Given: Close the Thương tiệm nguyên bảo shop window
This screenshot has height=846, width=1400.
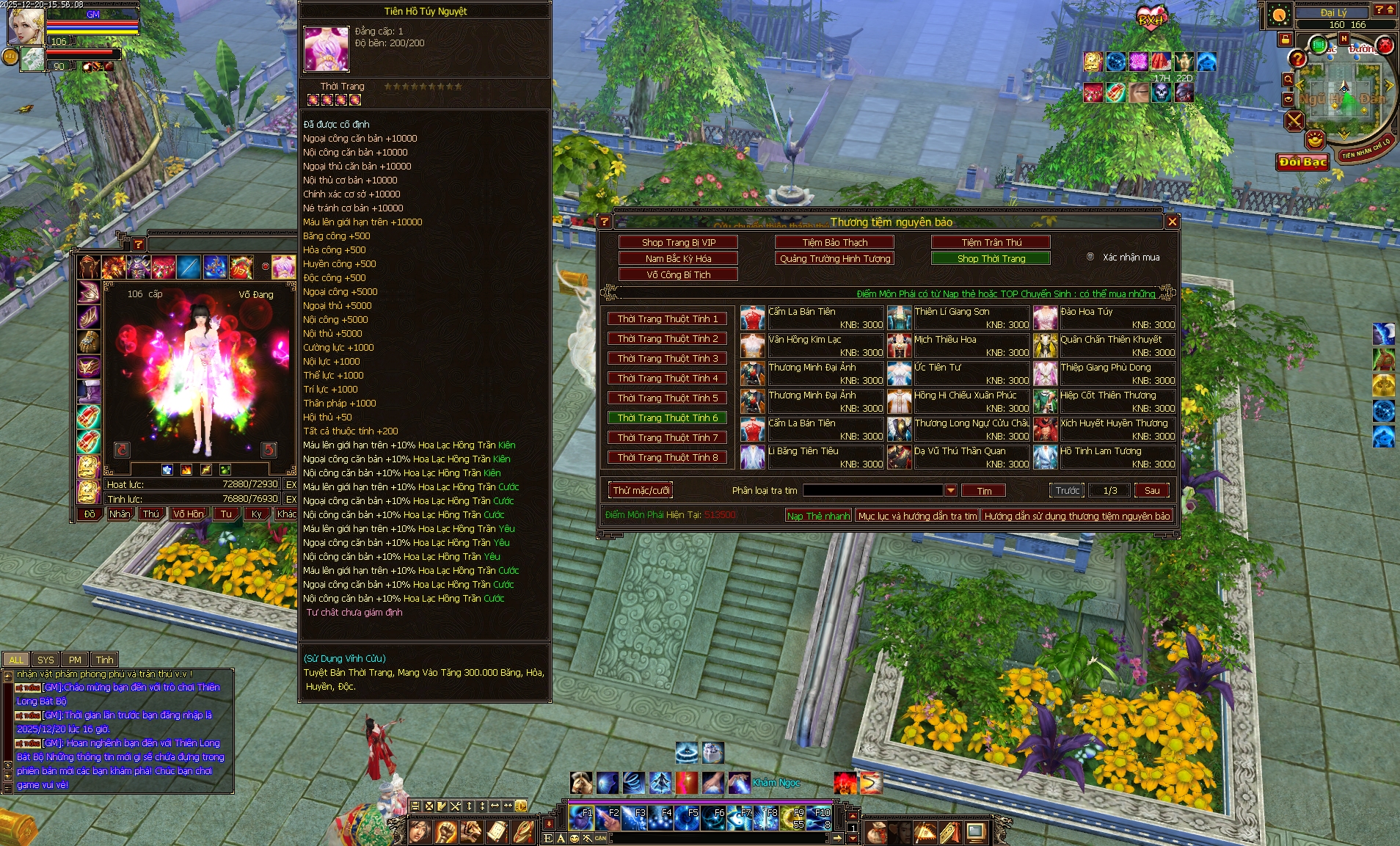Looking at the screenshot, I should click(1172, 222).
